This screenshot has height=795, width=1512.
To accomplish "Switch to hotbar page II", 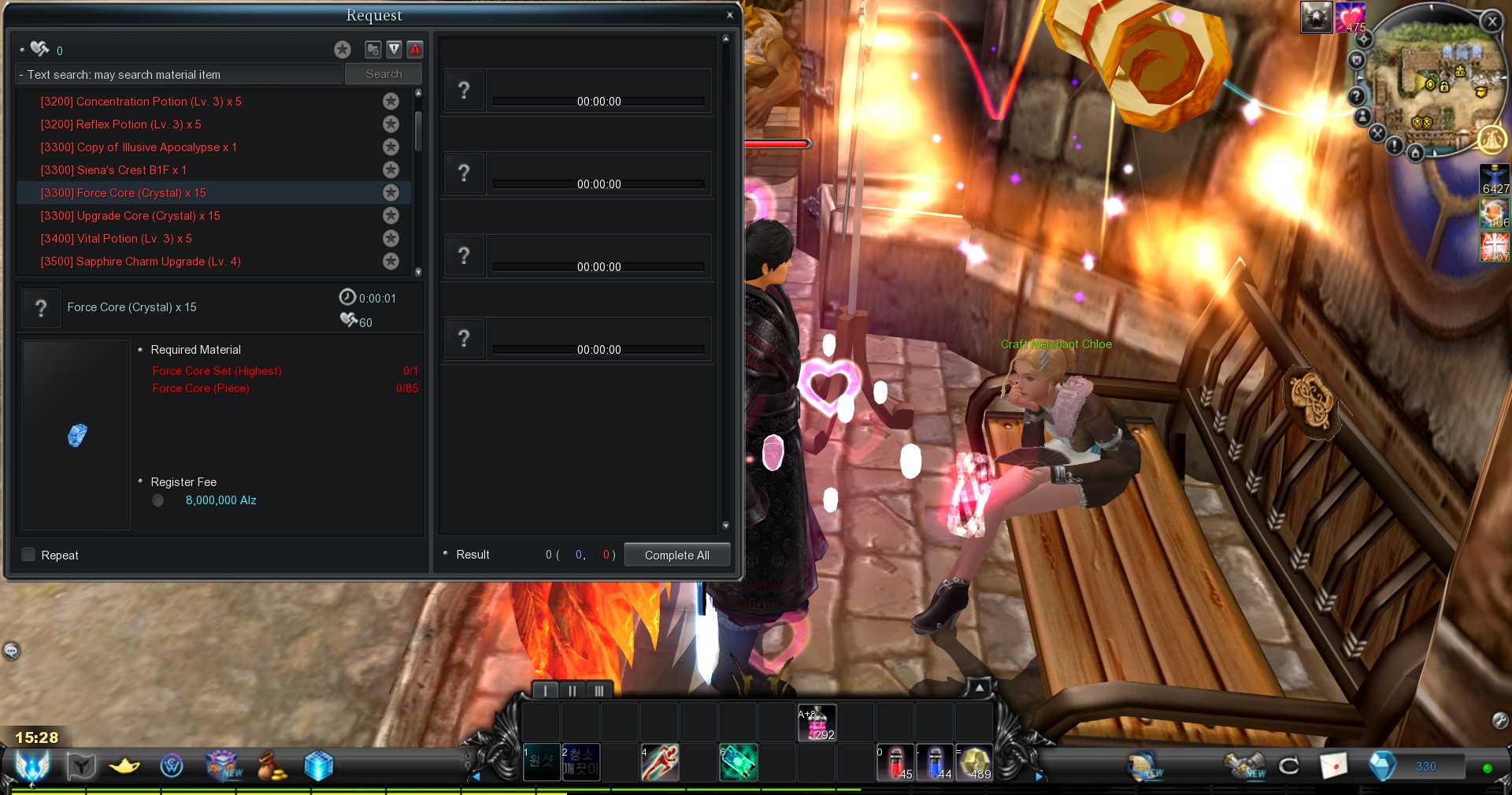I will [x=573, y=691].
